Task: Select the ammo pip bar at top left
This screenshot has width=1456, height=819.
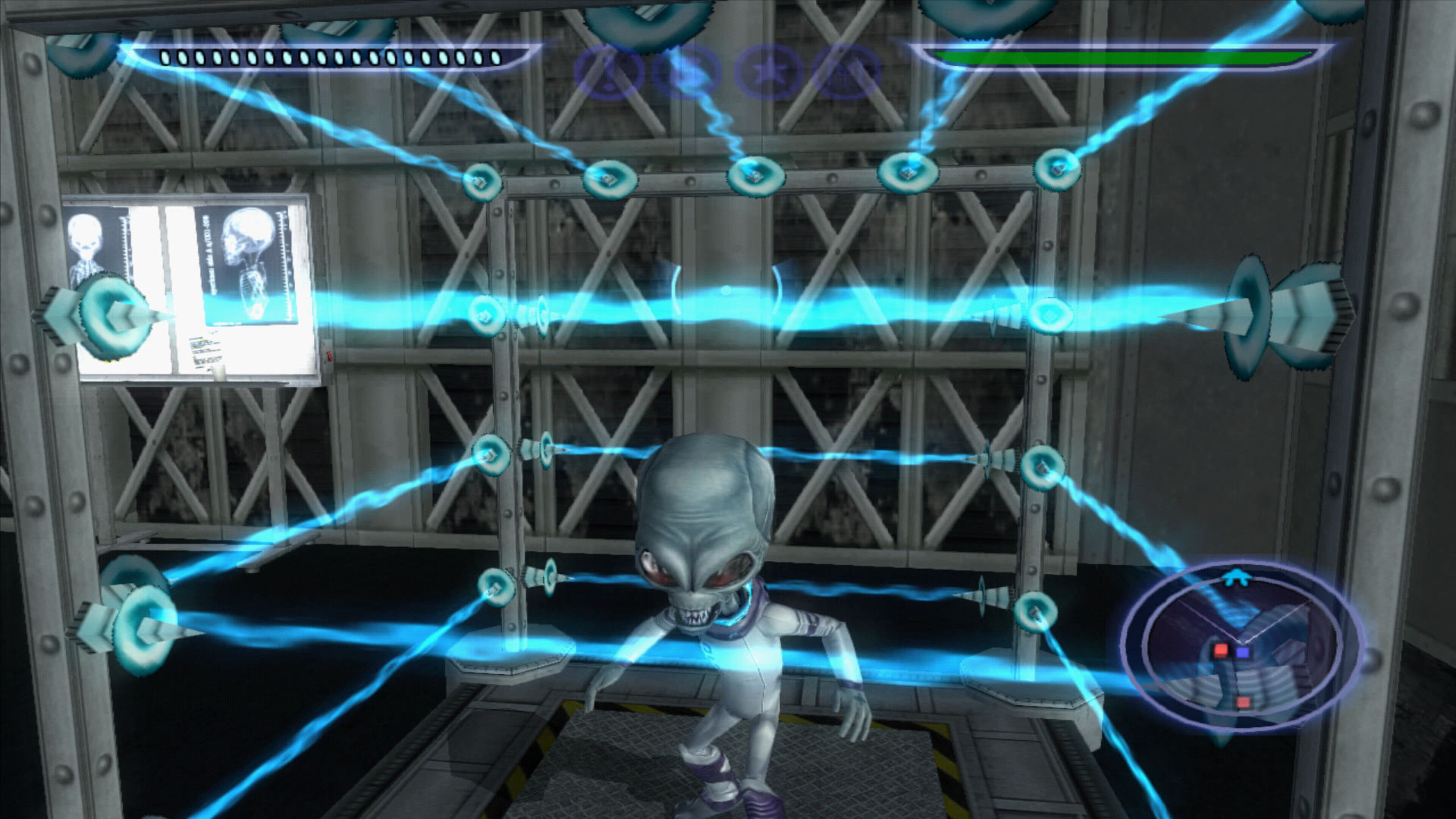Action: point(328,56)
